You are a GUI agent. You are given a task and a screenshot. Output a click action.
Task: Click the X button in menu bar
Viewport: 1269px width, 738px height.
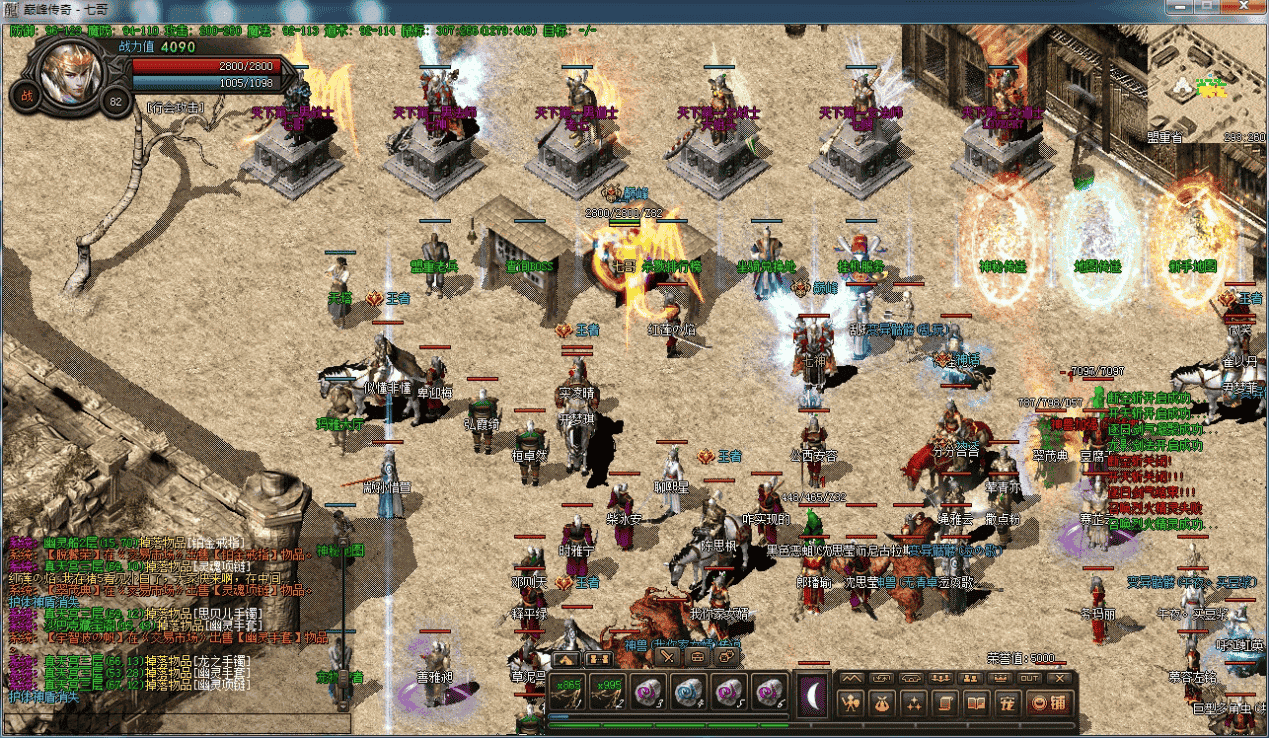pos(1060,678)
